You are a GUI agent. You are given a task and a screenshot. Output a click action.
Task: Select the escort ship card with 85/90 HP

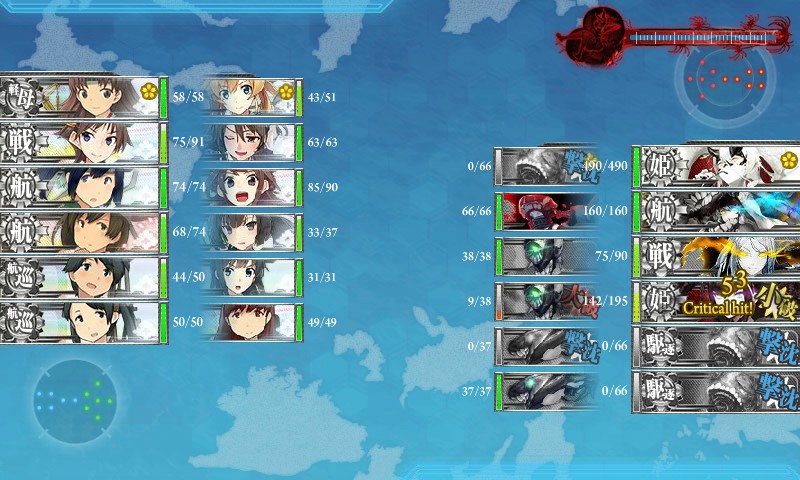click(x=252, y=187)
